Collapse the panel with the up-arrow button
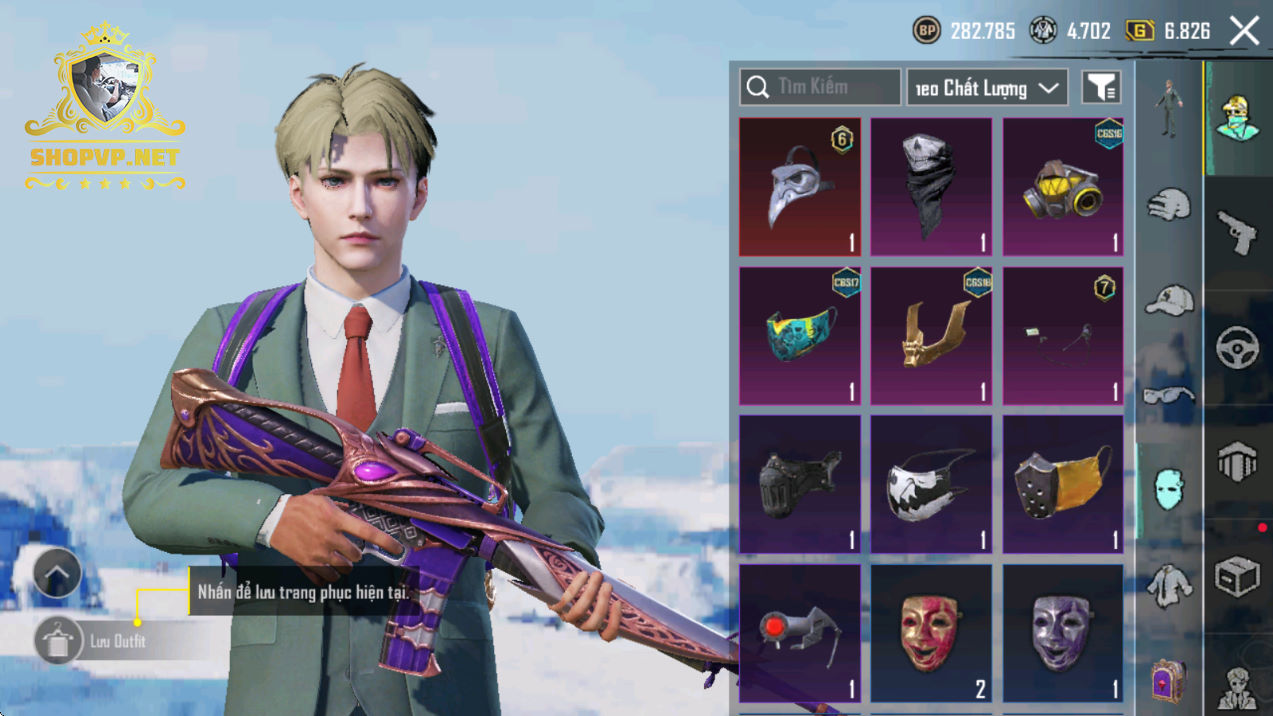Viewport: 1273px width, 716px height. [56, 574]
